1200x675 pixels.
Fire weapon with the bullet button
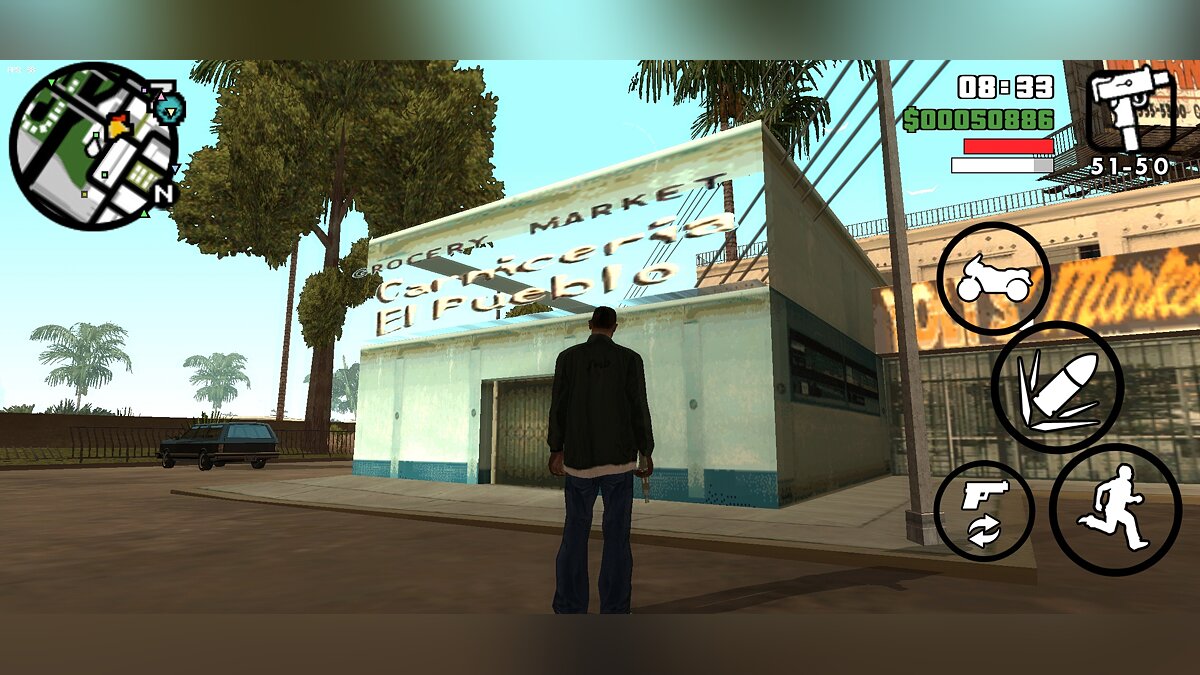[1057, 388]
